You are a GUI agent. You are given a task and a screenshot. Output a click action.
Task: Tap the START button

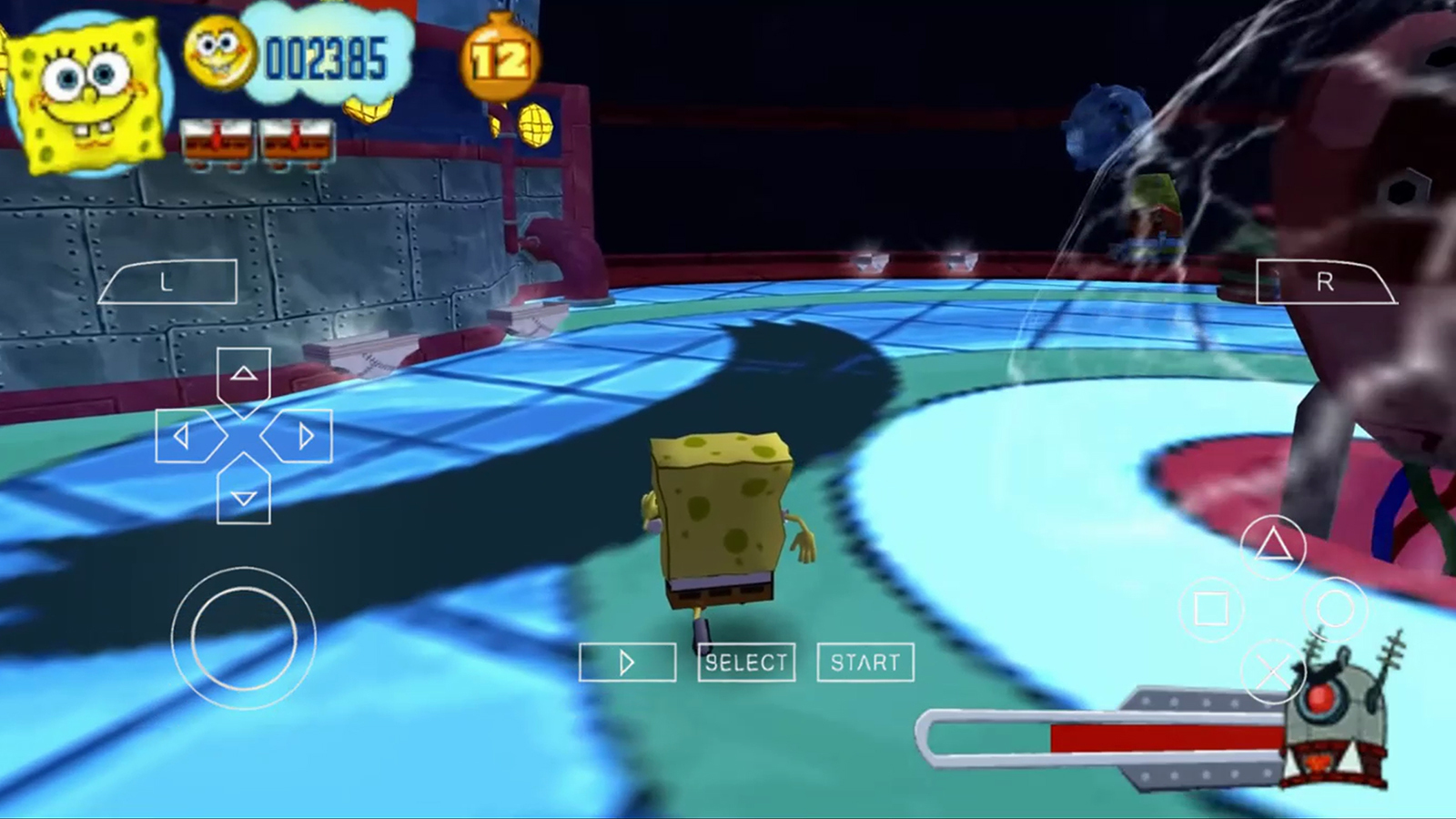click(x=865, y=662)
